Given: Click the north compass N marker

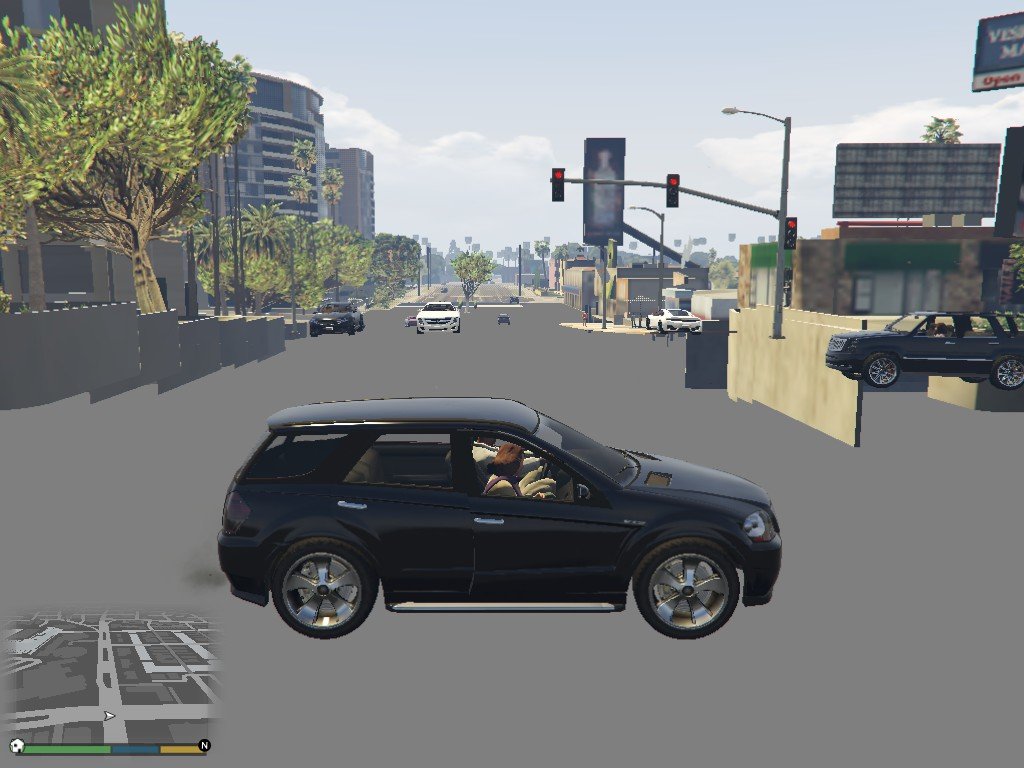Looking at the screenshot, I should pyautogui.click(x=204, y=745).
